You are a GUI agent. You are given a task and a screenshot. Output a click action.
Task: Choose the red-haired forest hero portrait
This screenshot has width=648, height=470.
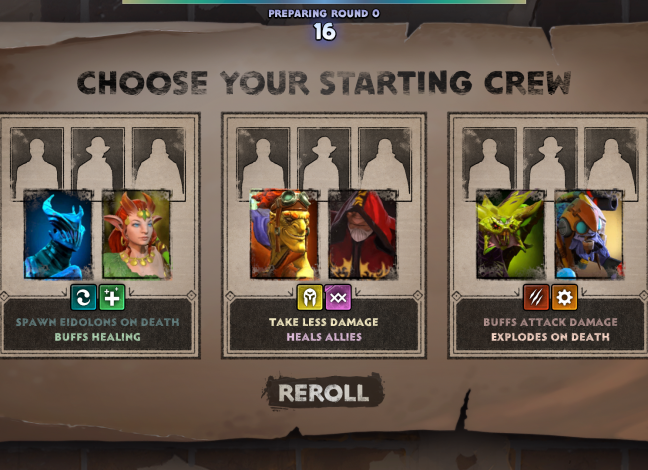[x=136, y=234]
